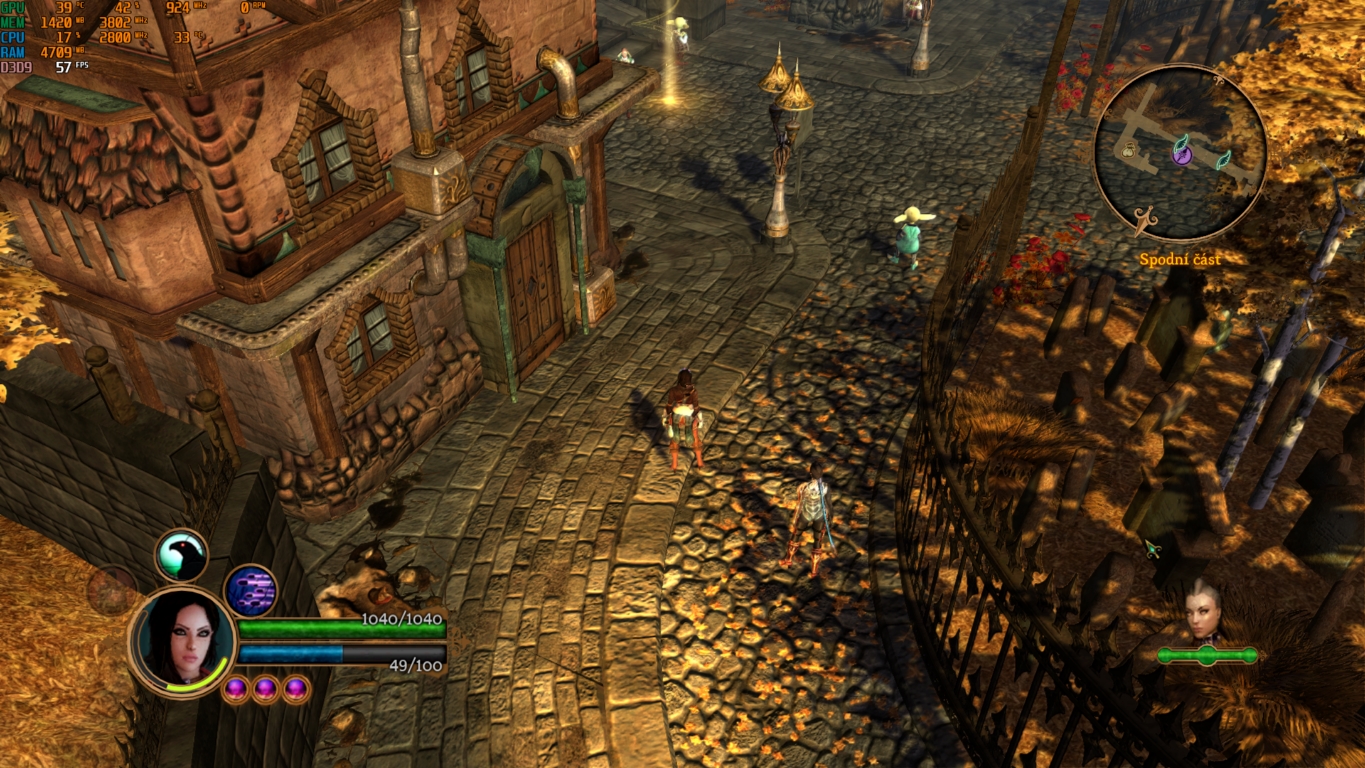Viewport: 1365px width, 768px height.
Task: Click the dark-haired heroine portrait
Action: coord(181,640)
